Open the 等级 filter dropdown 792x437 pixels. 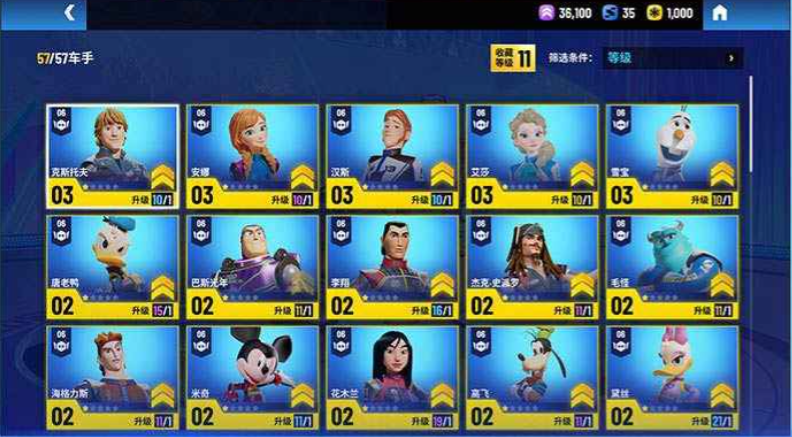click(672, 58)
